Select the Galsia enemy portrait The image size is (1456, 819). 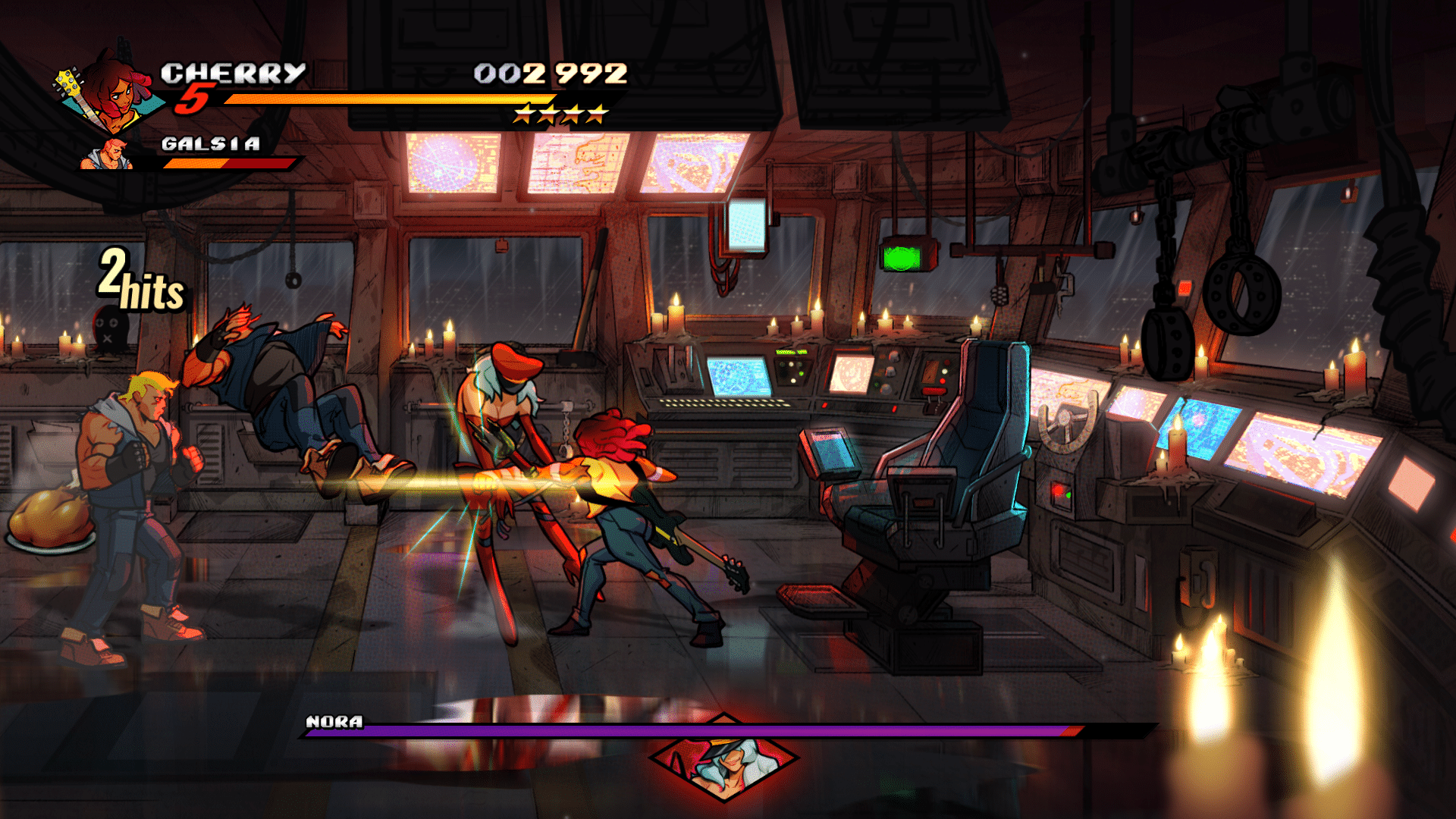[108, 154]
